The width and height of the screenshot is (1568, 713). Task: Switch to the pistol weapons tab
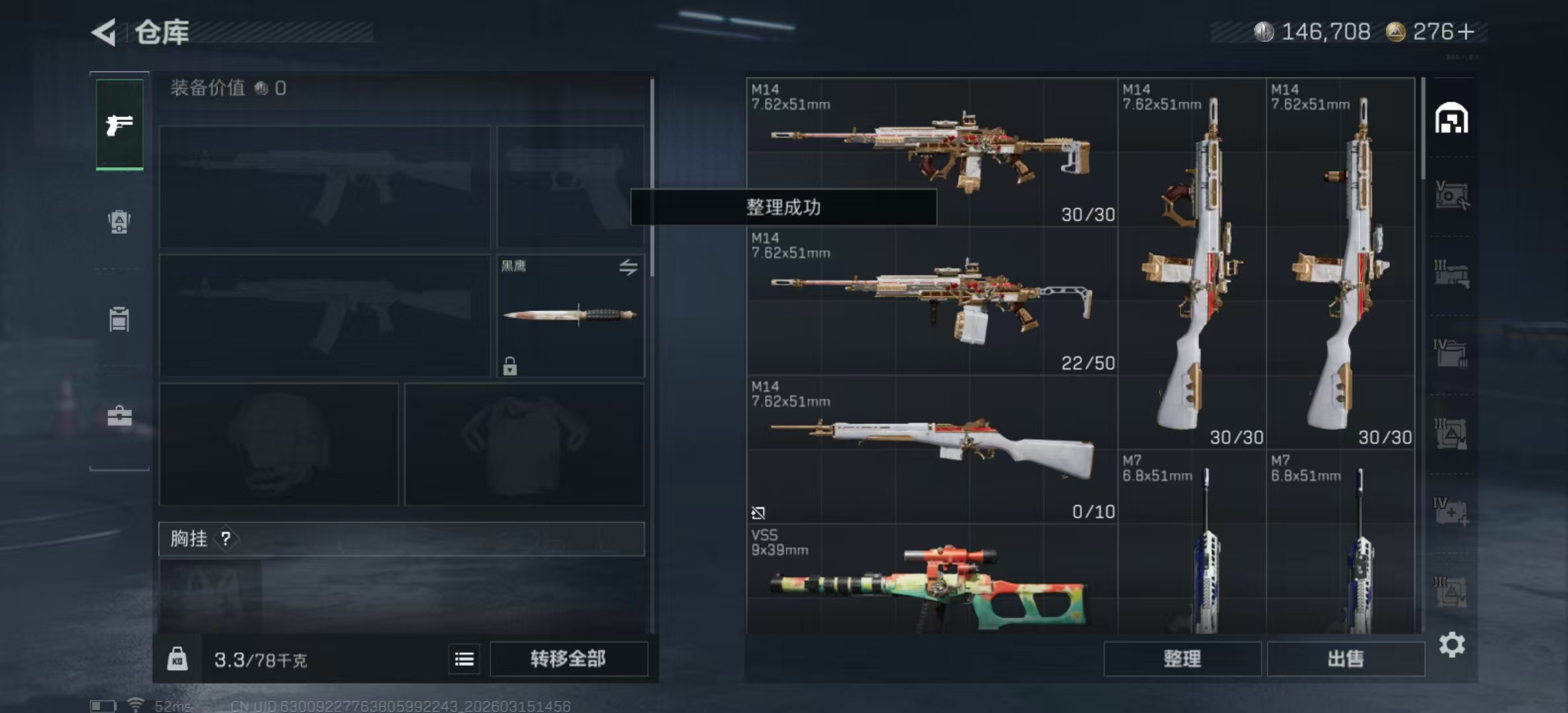pyautogui.click(x=119, y=124)
